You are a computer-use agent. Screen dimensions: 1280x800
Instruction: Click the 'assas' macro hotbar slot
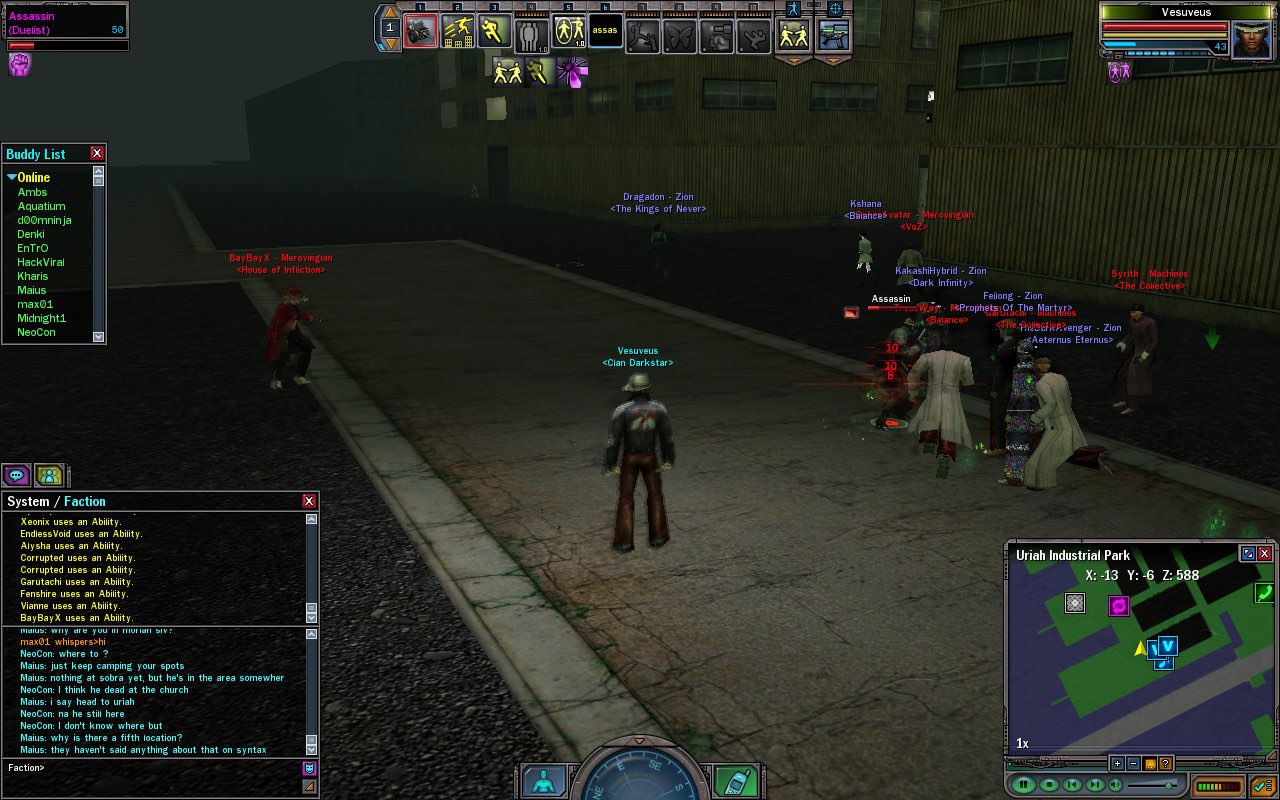(x=605, y=31)
